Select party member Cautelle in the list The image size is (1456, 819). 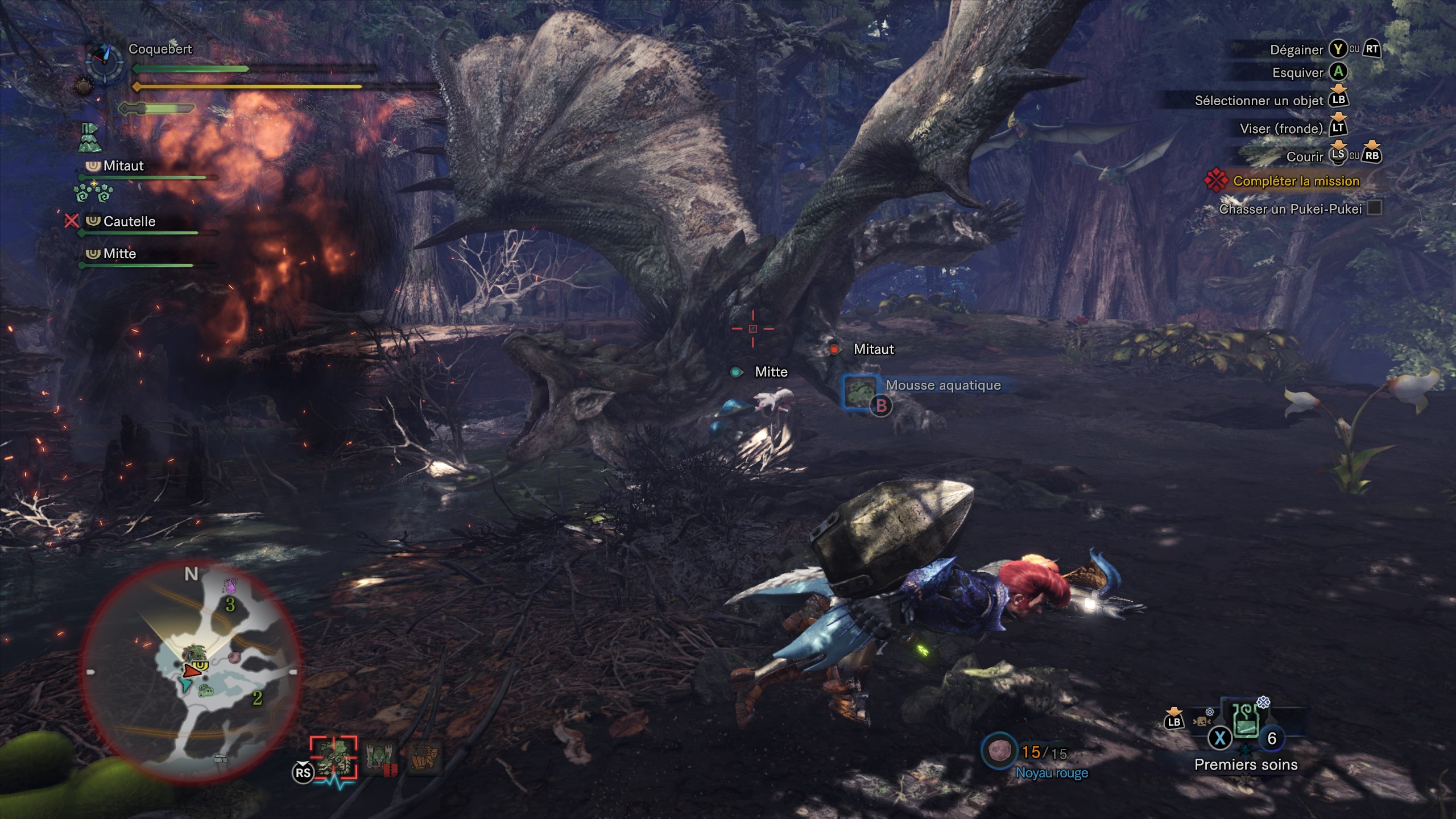click(x=129, y=222)
